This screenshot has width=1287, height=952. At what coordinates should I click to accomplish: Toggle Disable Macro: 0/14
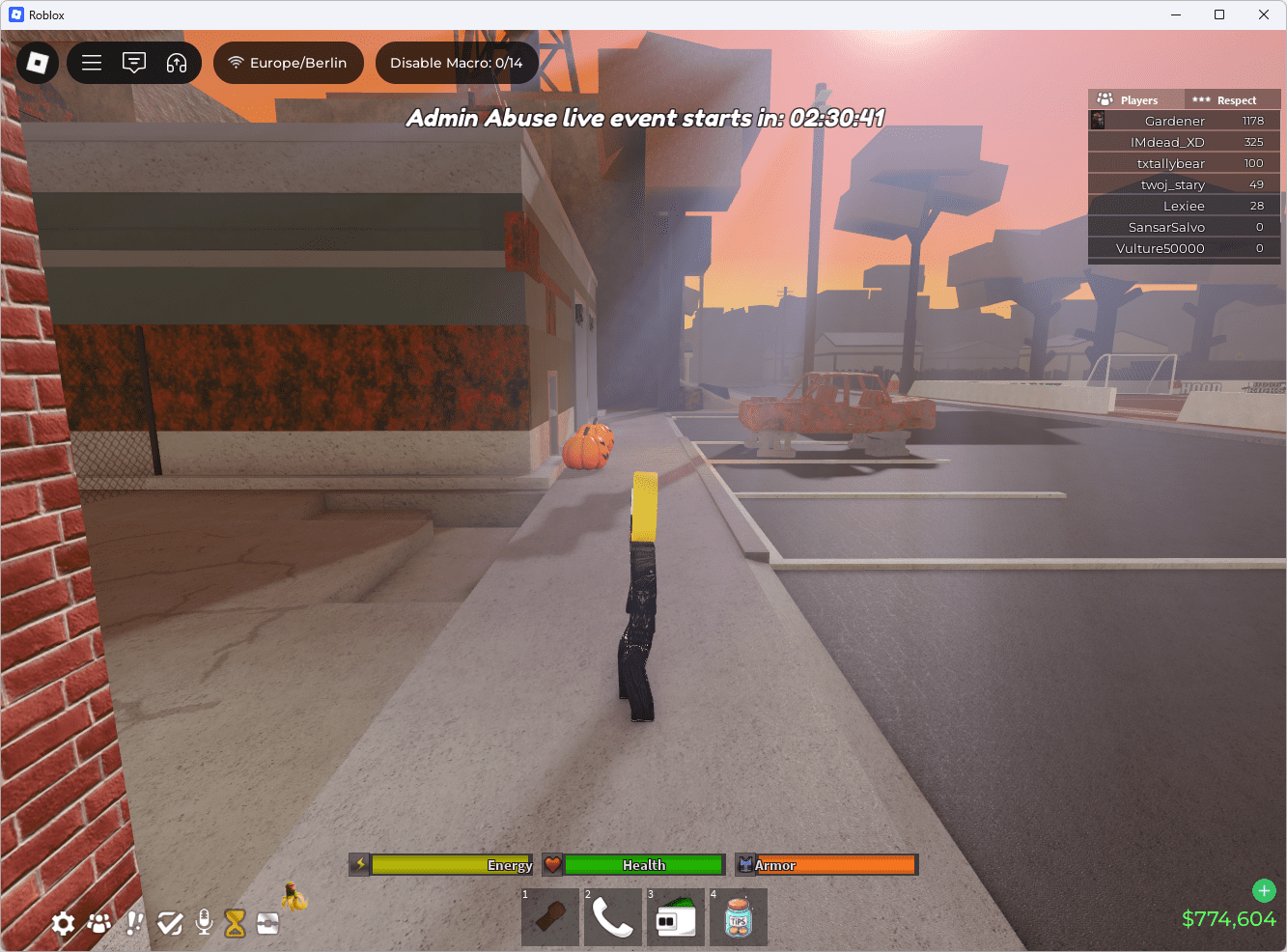click(457, 62)
